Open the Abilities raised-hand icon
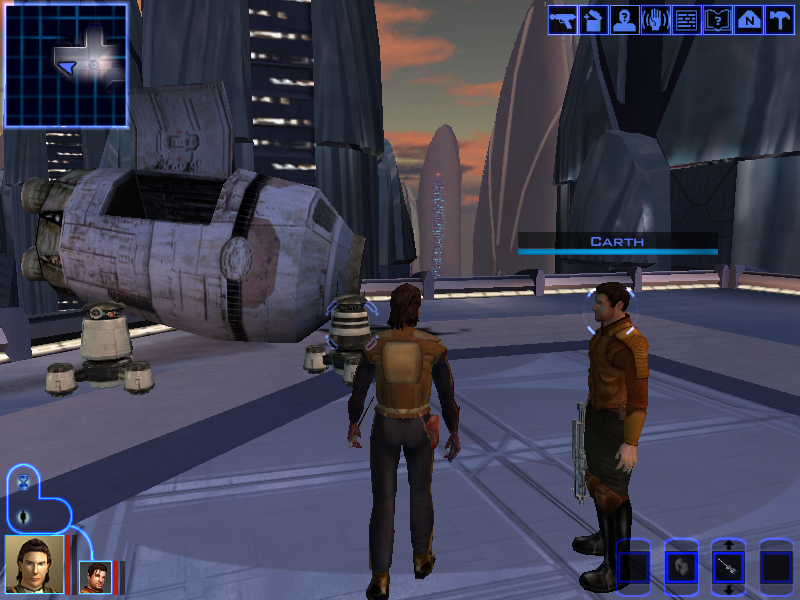The width and height of the screenshot is (800, 600). (656, 20)
